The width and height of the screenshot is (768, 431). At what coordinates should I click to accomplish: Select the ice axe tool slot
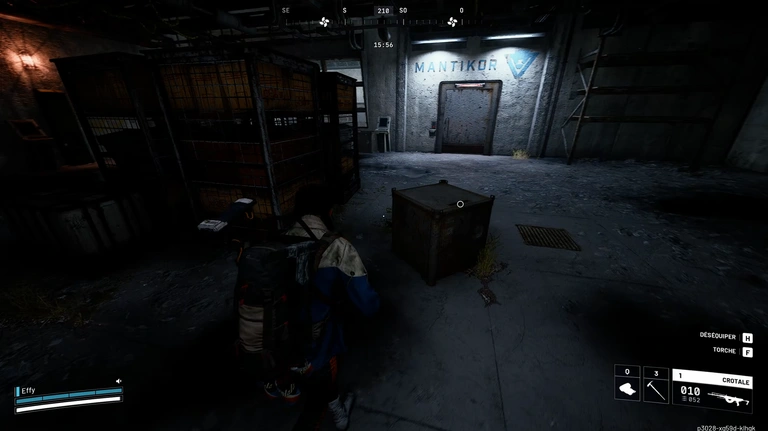(x=655, y=385)
